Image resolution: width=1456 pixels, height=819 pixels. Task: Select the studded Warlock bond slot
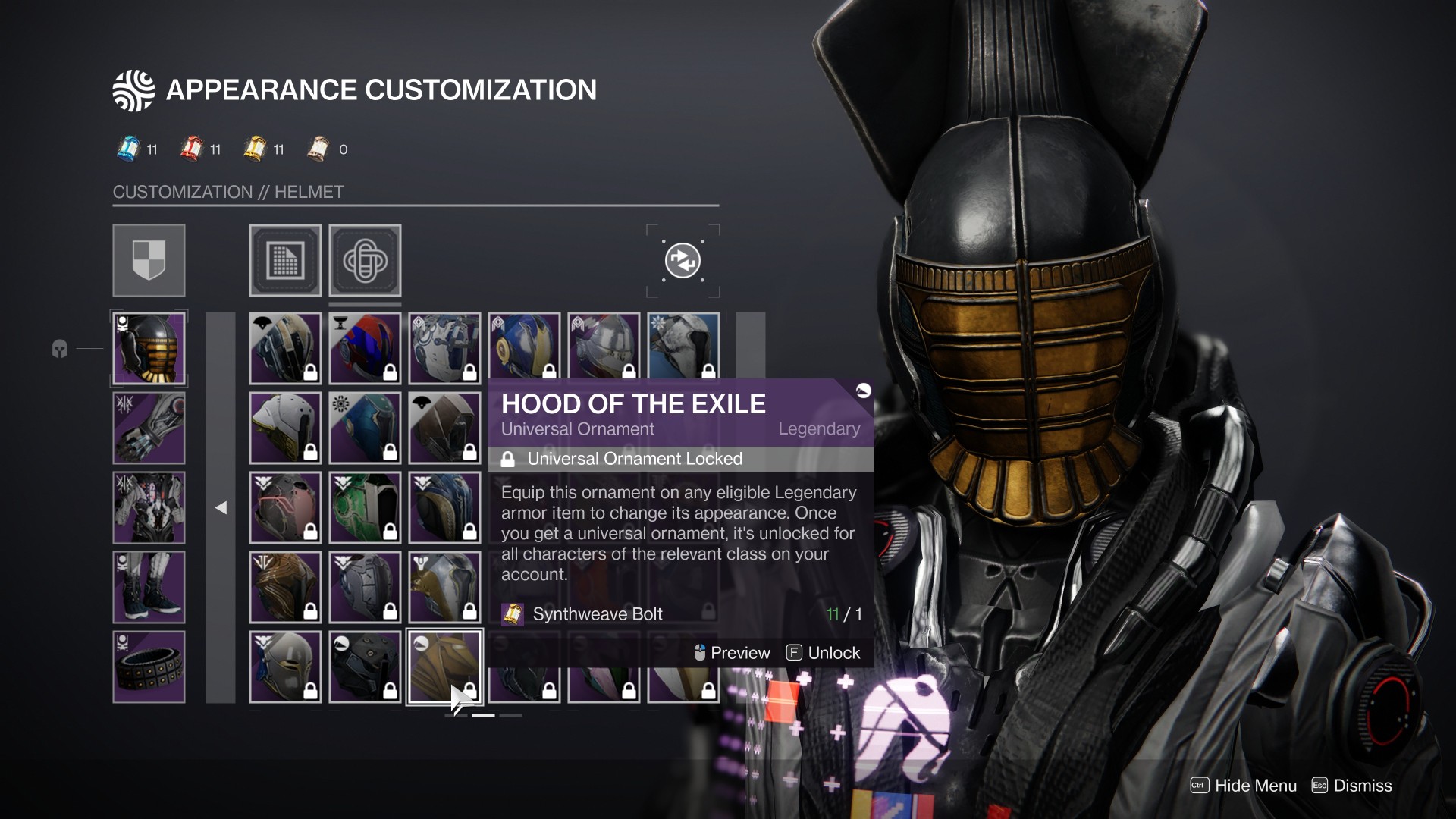coord(149,667)
